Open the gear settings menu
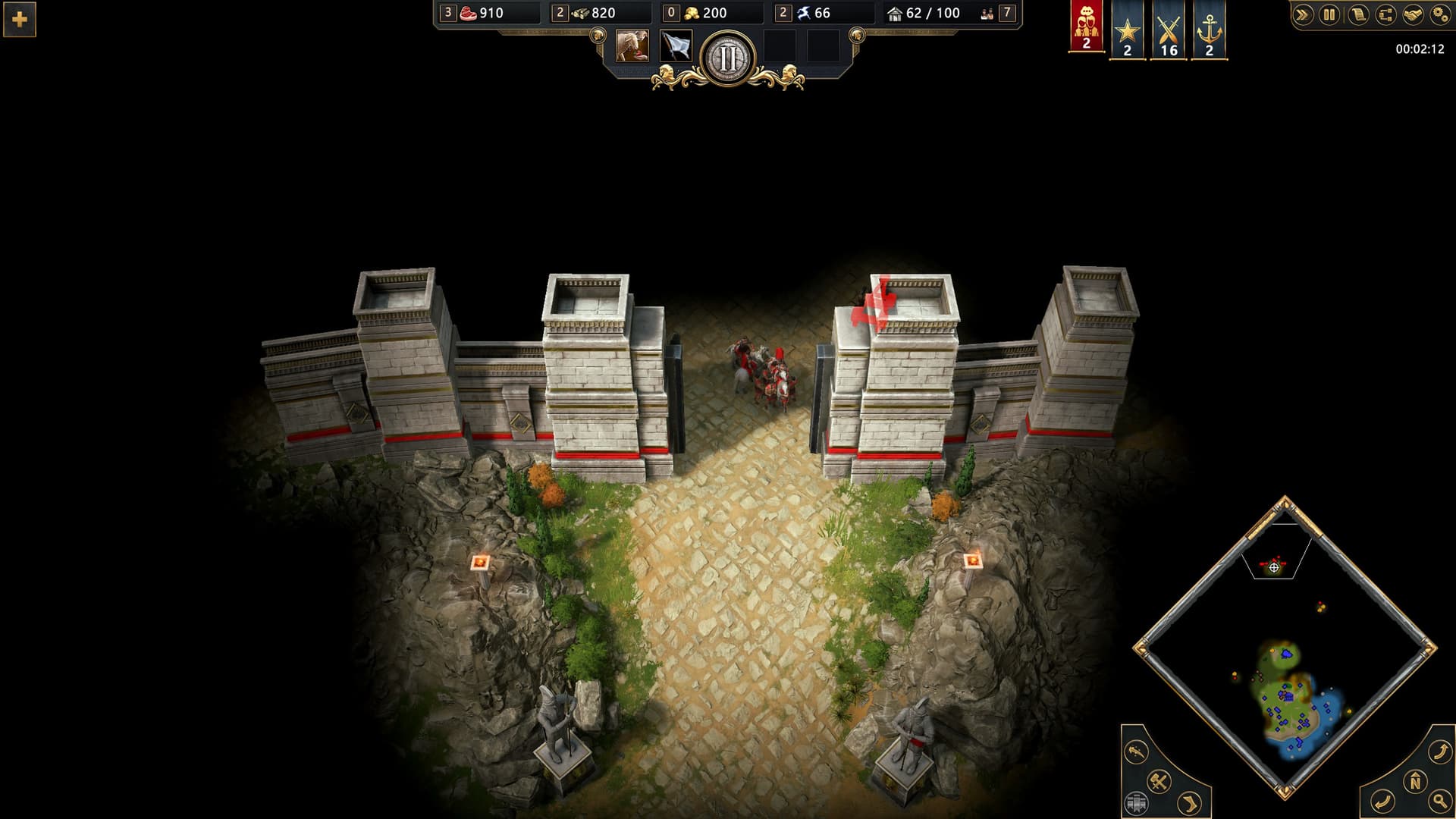The image size is (1456, 819). [1439, 14]
